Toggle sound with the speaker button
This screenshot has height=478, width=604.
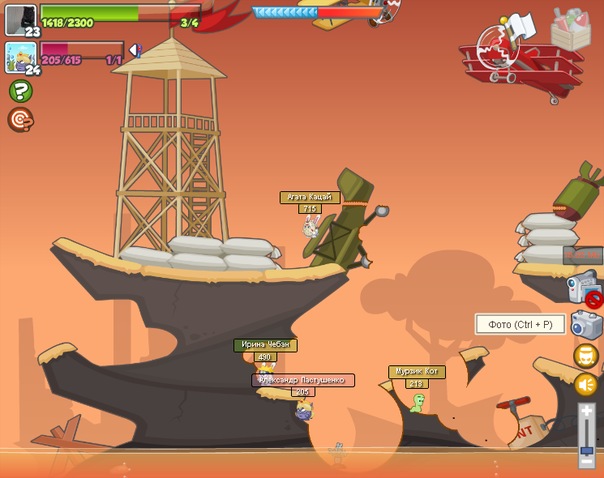tap(586, 384)
